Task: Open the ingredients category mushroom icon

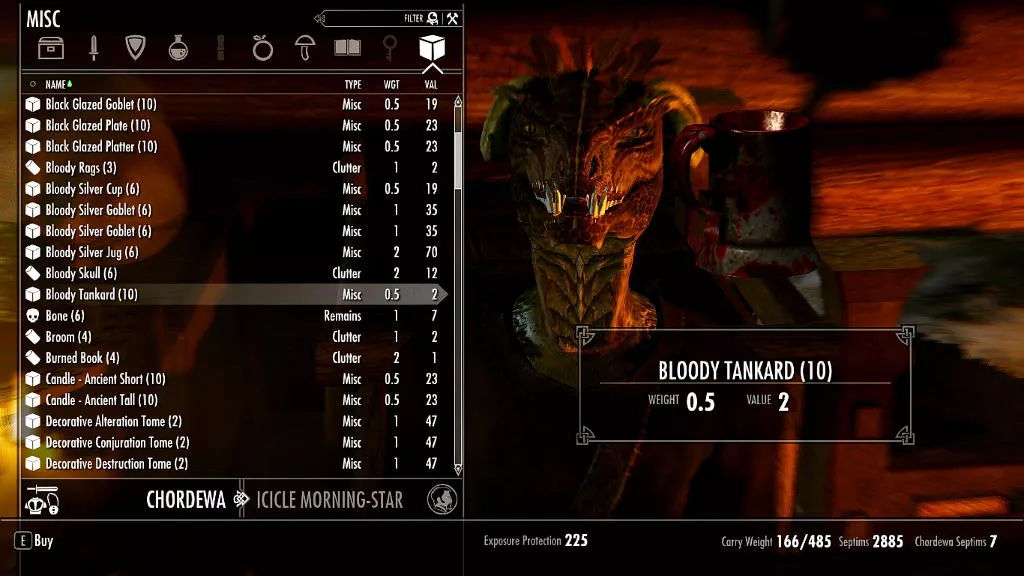Action: pos(304,47)
